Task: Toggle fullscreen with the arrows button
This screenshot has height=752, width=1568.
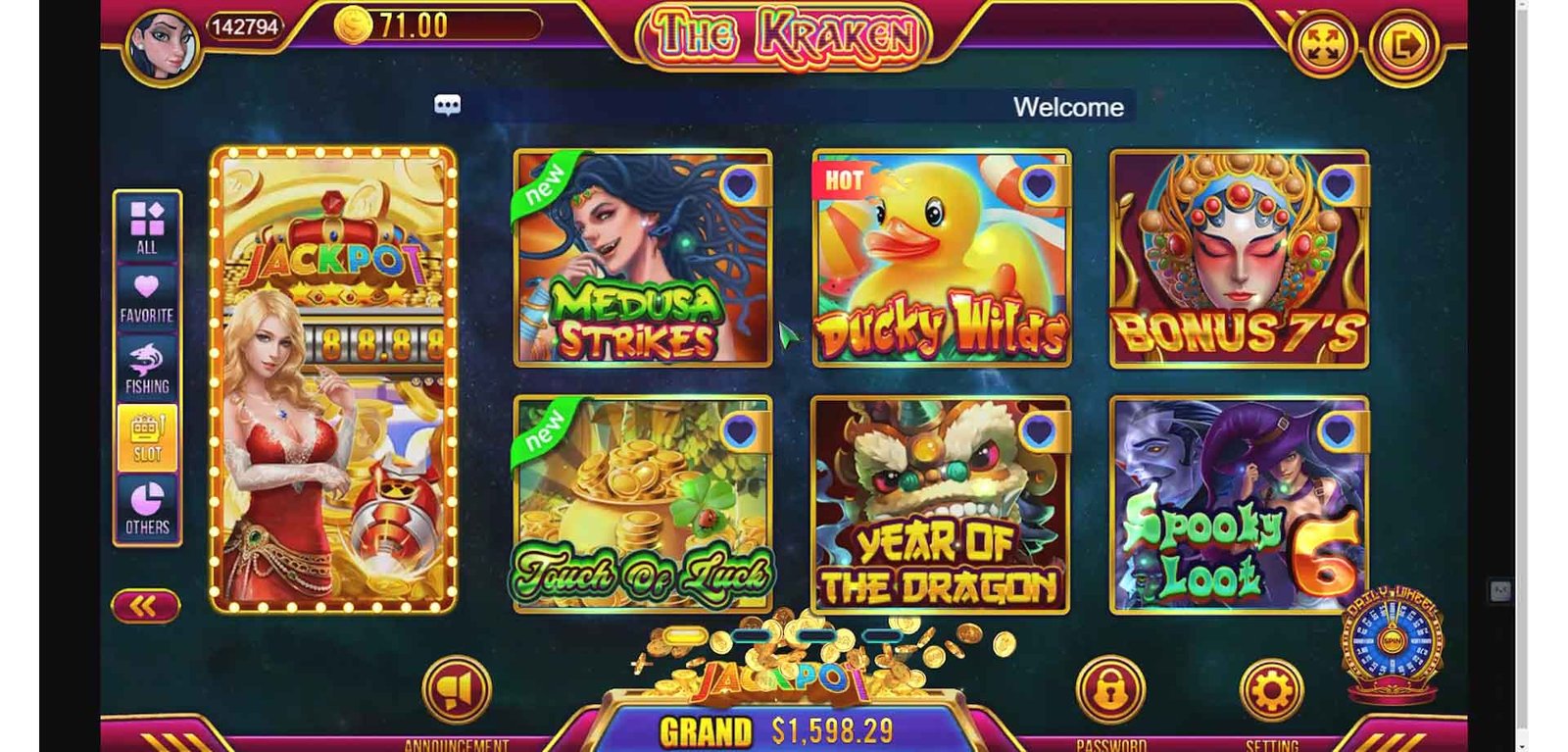Action: (1322, 45)
